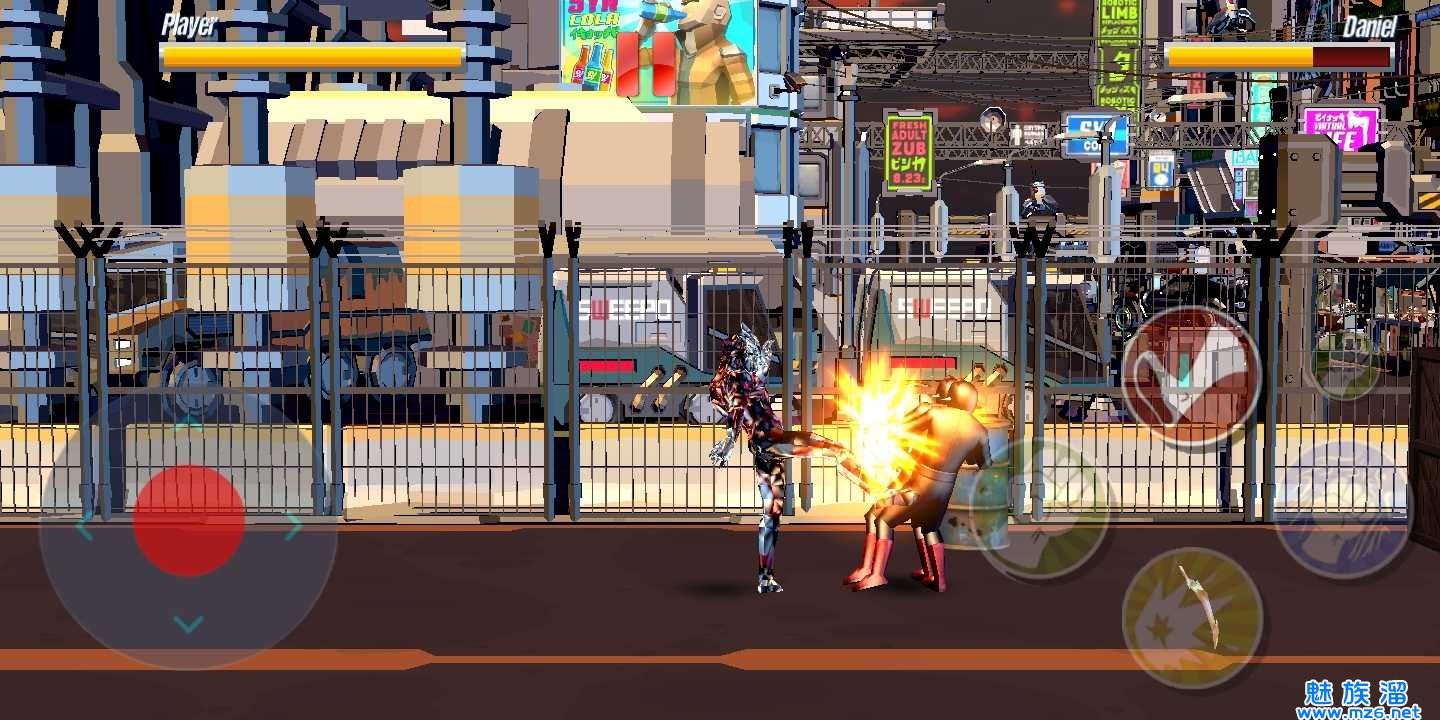Move left using the joystick left arrow
Image resolution: width=1440 pixels, height=720 pixels.
pos(84,526)
